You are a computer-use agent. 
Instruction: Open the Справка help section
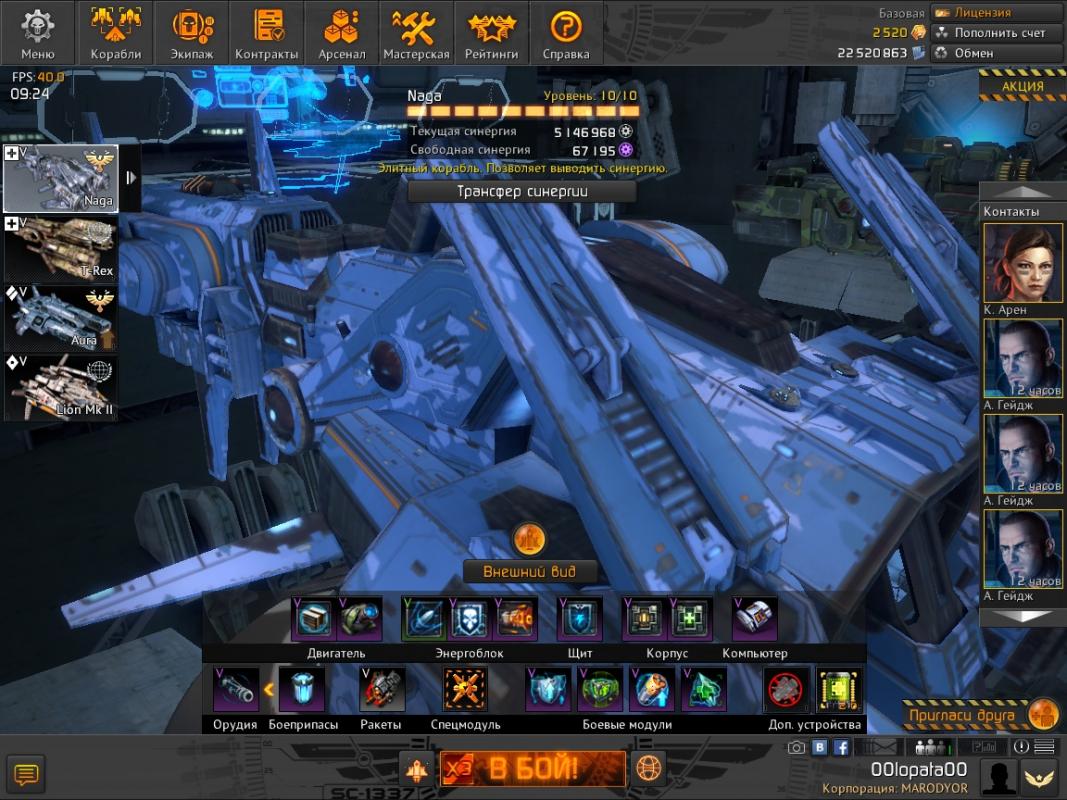pos(566,33)
